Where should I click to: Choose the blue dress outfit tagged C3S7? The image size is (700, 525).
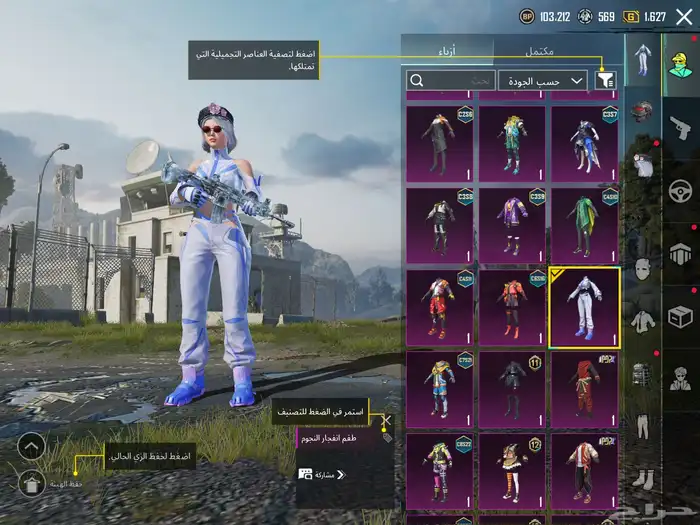(x=584, y=144)
